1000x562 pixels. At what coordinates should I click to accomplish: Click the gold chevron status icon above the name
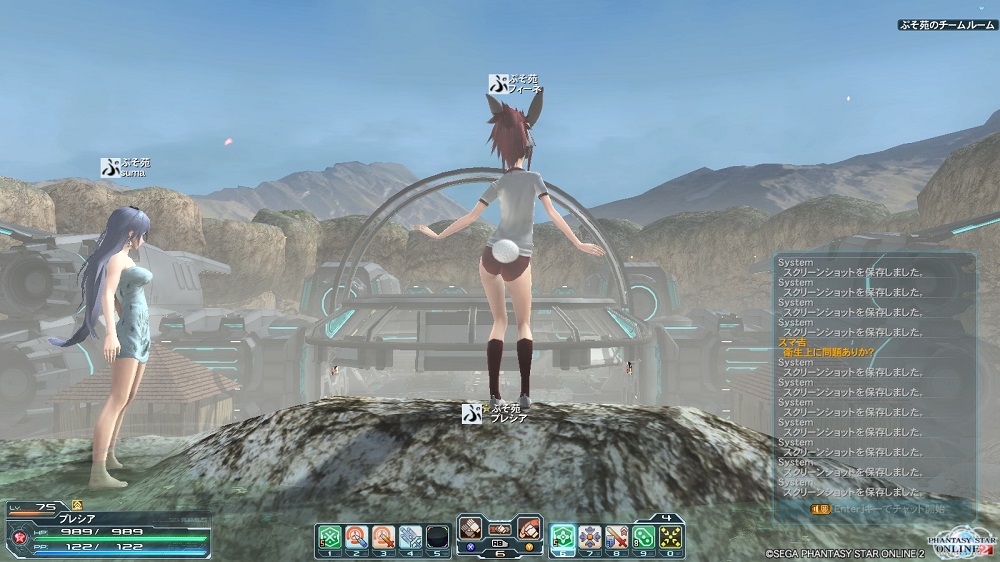(77, 505)
